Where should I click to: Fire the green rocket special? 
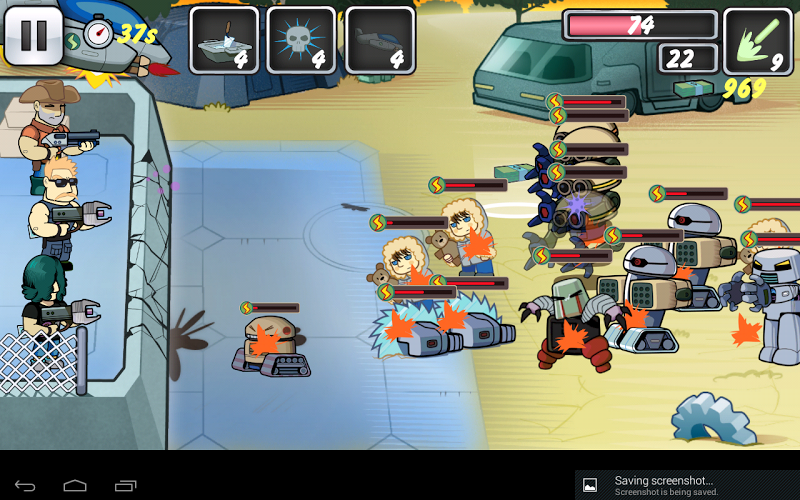click(757, 41)
